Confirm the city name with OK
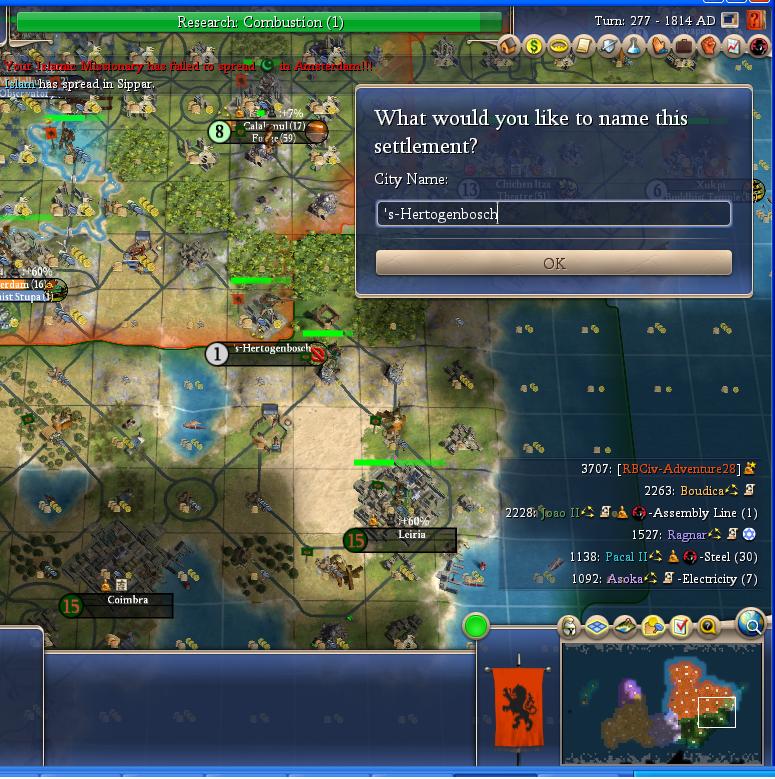775x779 pixels. [553, 263]
